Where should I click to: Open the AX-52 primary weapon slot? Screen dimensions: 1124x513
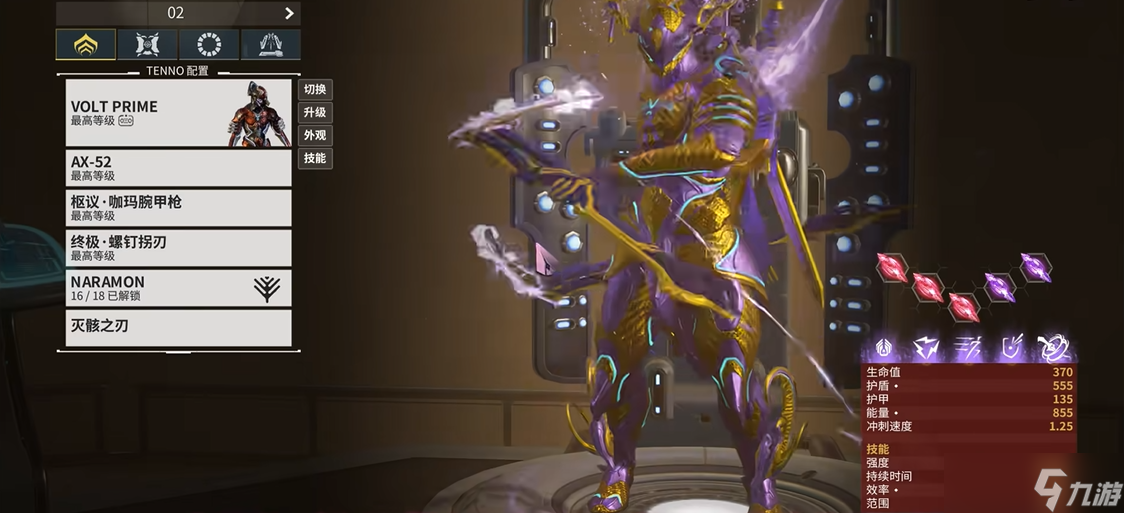pyautogui.click(x=178, y=168)
